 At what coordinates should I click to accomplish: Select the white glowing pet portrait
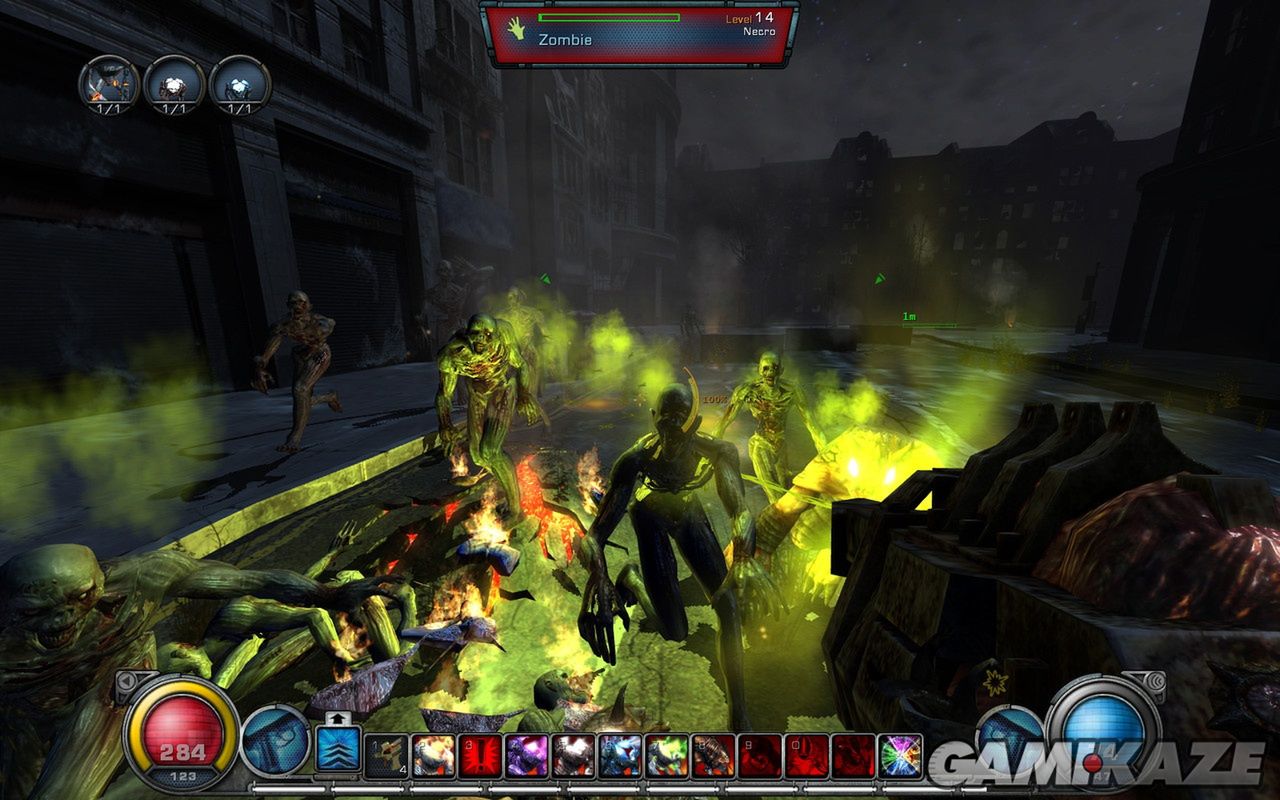point(174,84)
